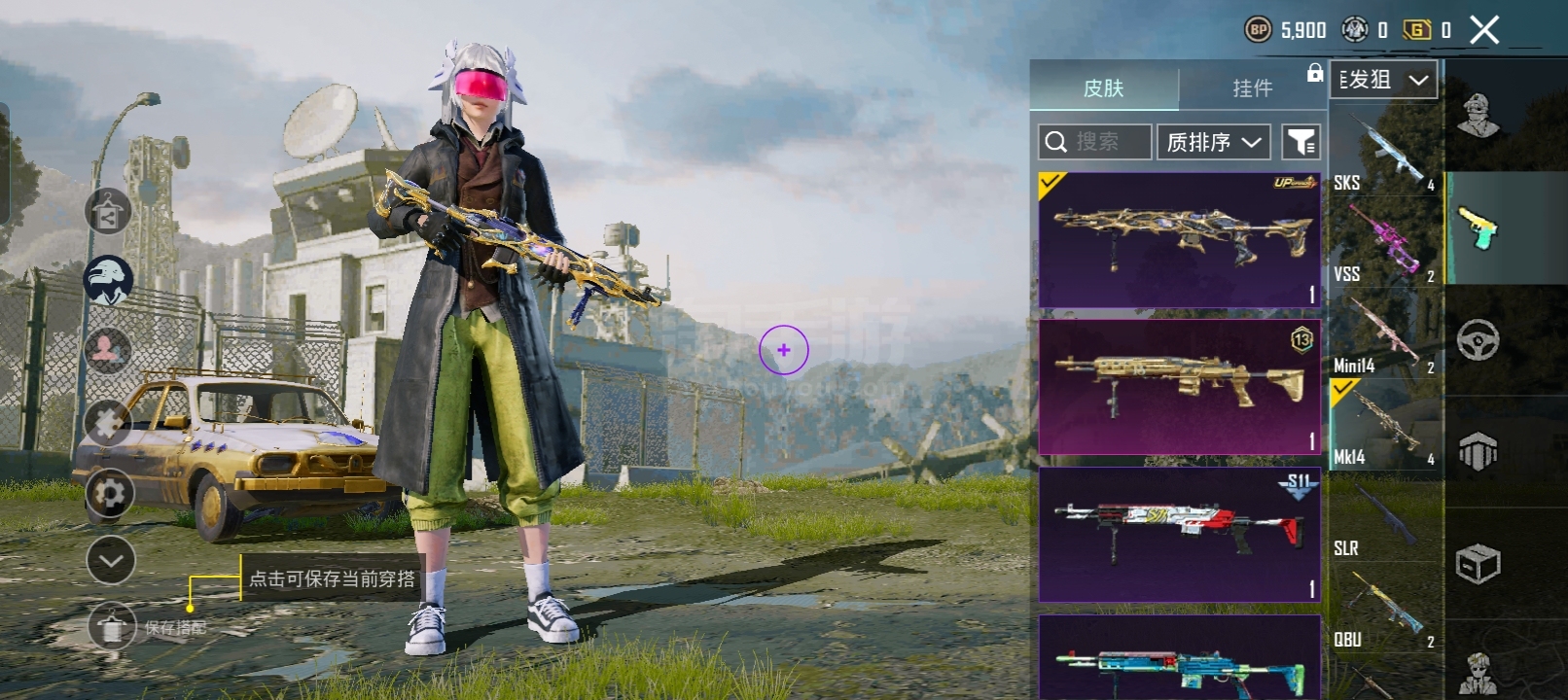Screen dimensions: 1568x700
Task: Open the vehicle category with steering wheel
Action: (1478, 339)
